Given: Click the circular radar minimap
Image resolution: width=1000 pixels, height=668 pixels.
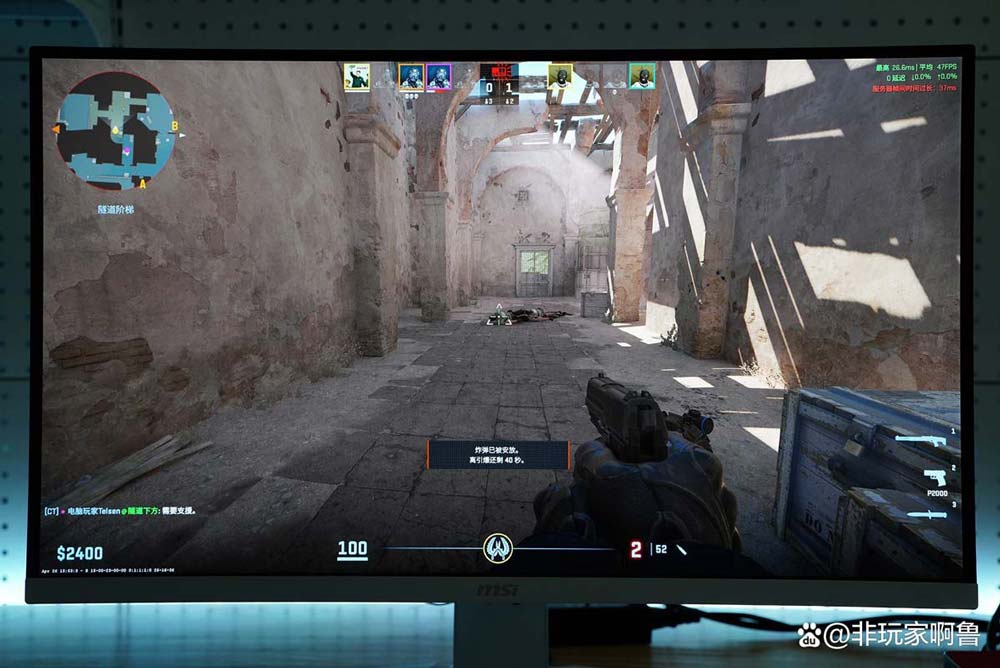Looking at the screenshot, I should [115, 131].
